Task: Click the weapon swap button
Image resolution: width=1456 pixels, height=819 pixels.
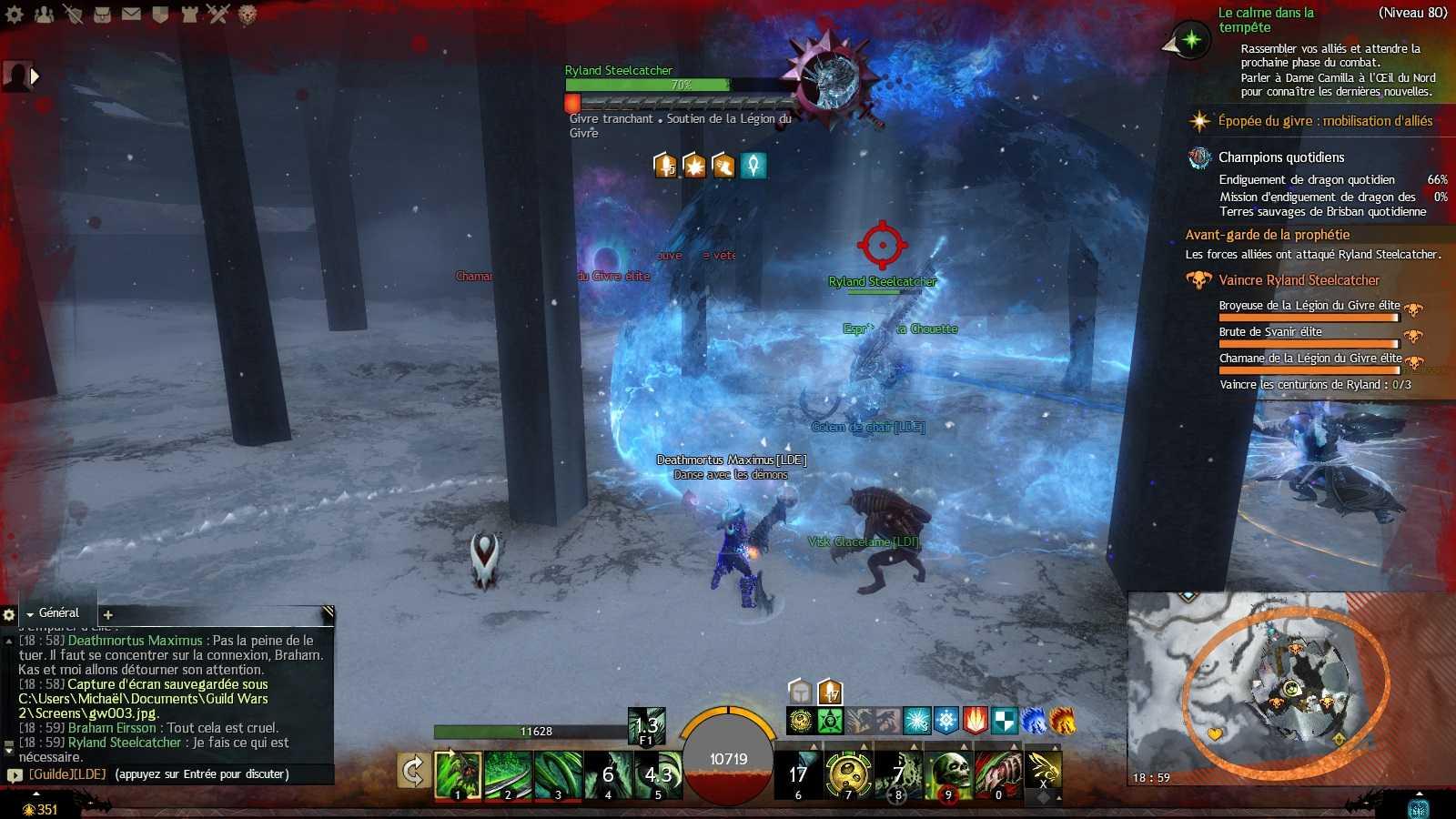Action: point(412,772)
